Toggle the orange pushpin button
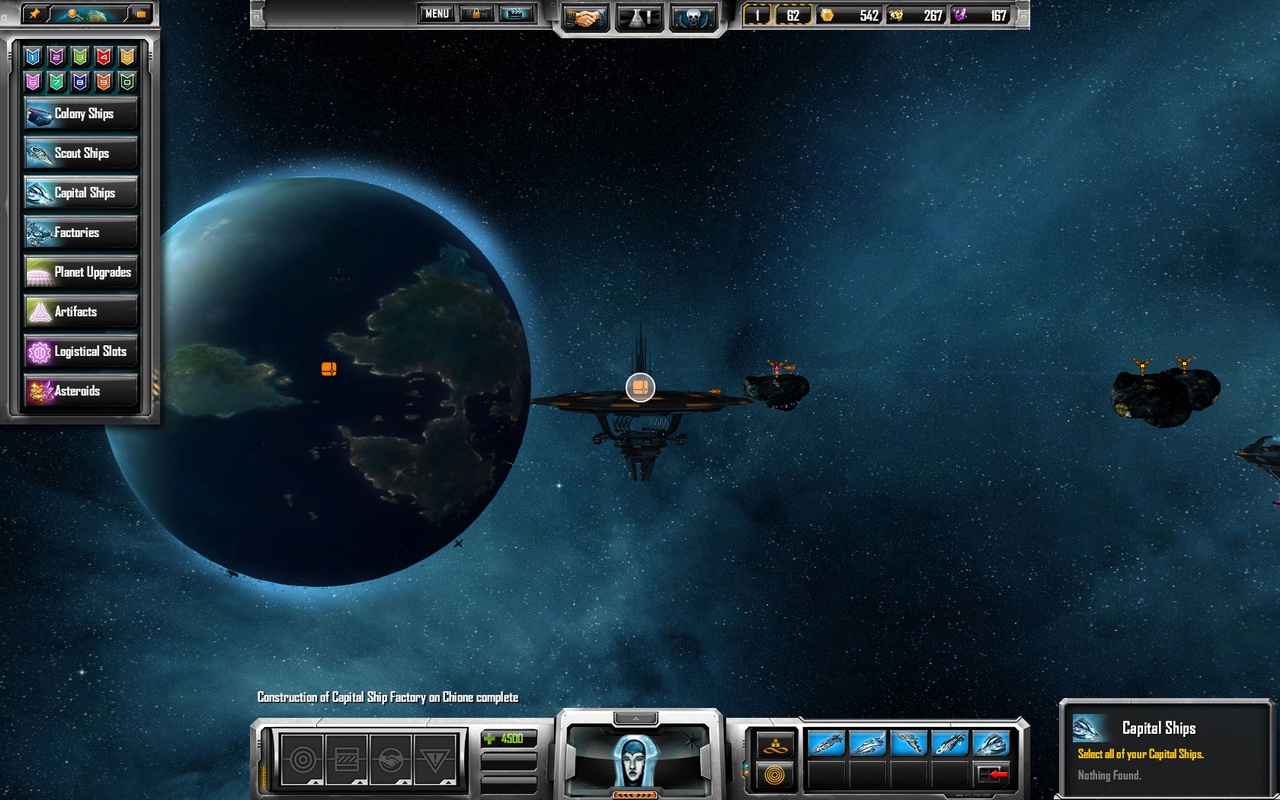1280x800 pixels. pyautogui.click(x=36, y=14)
